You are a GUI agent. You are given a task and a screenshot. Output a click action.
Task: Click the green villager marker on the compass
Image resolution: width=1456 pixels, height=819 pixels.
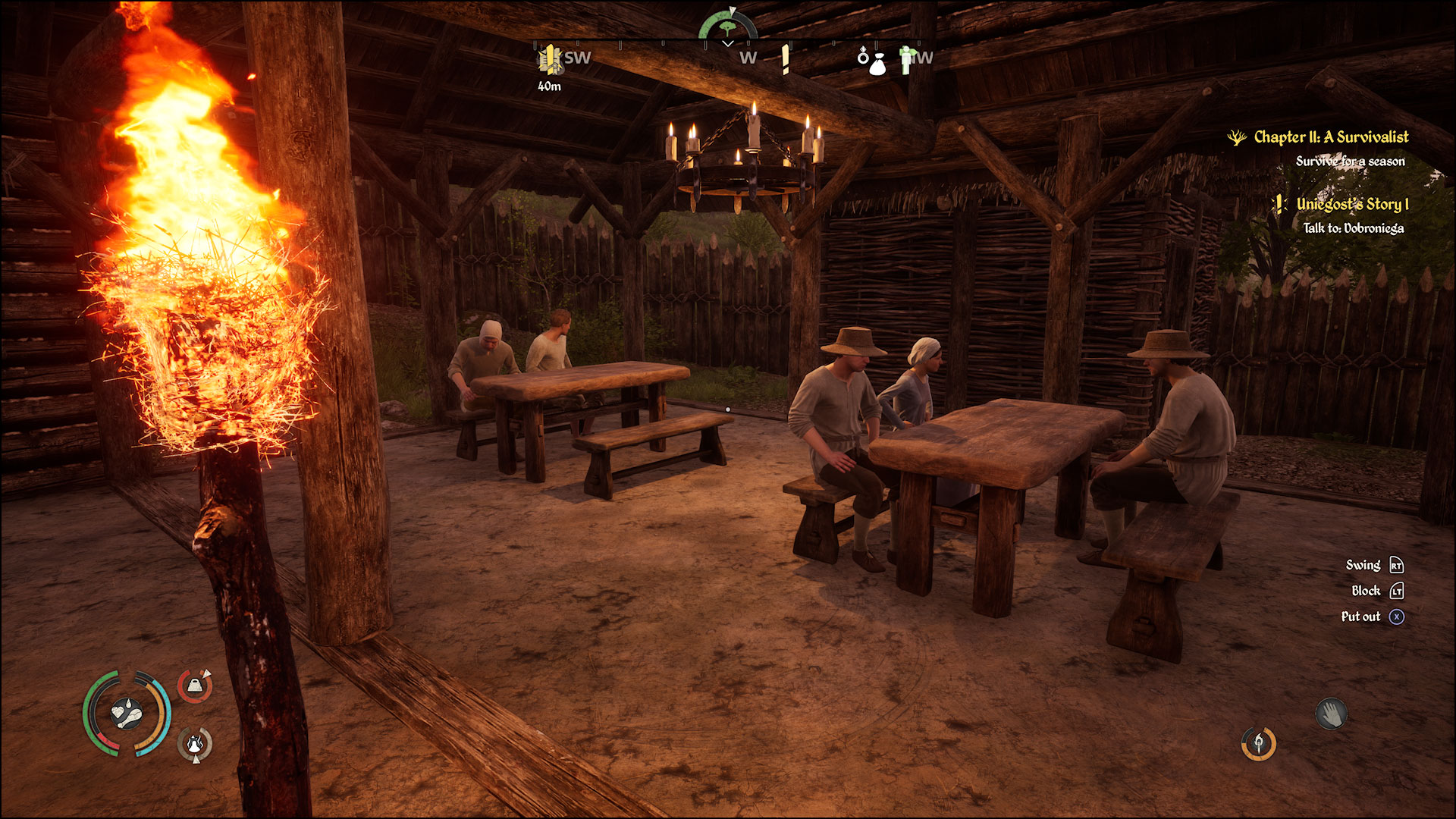905,59
